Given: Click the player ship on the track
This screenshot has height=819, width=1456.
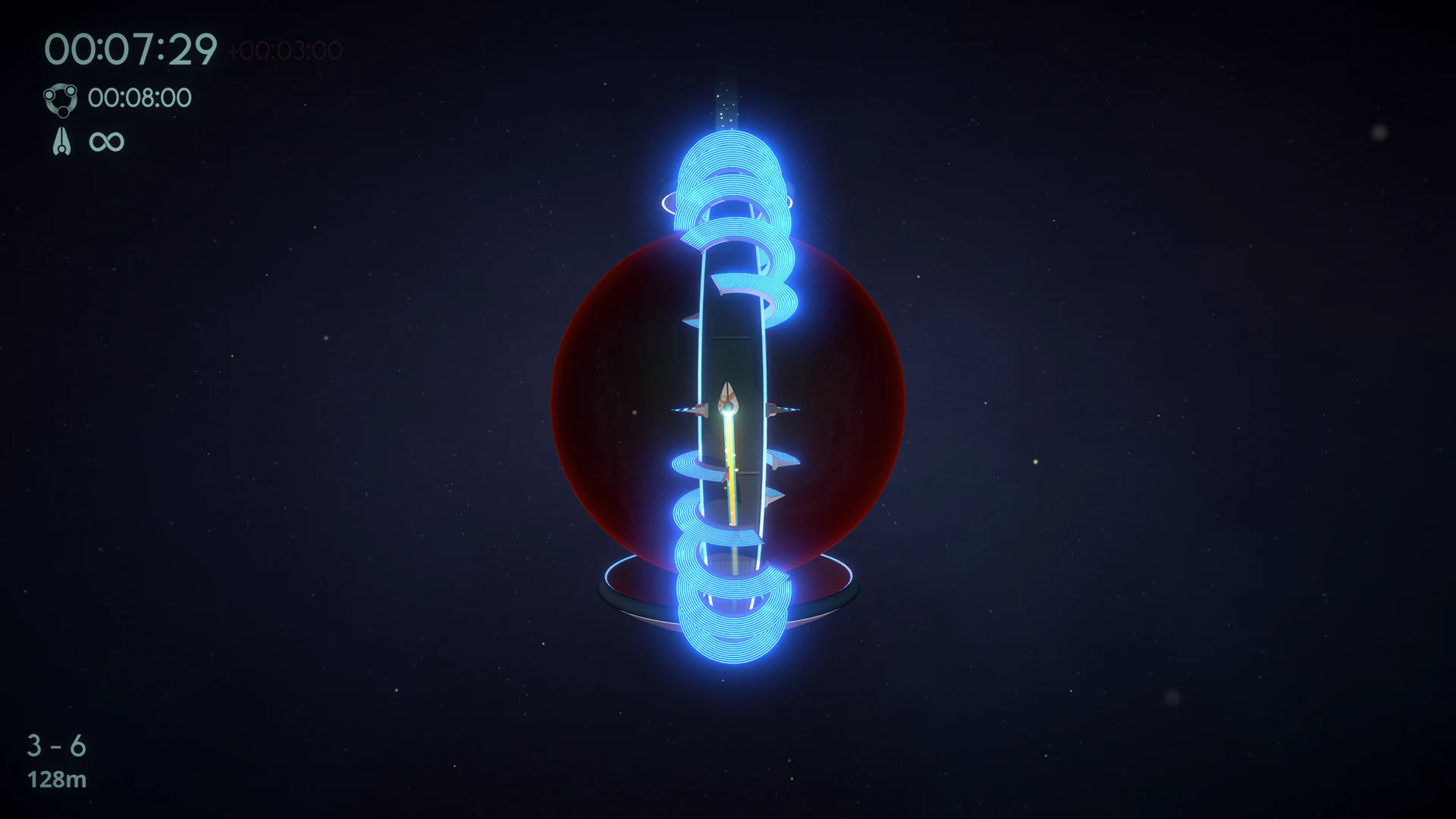Looking at the screenshot, I should pyautogui.click(x=727, y=398).
